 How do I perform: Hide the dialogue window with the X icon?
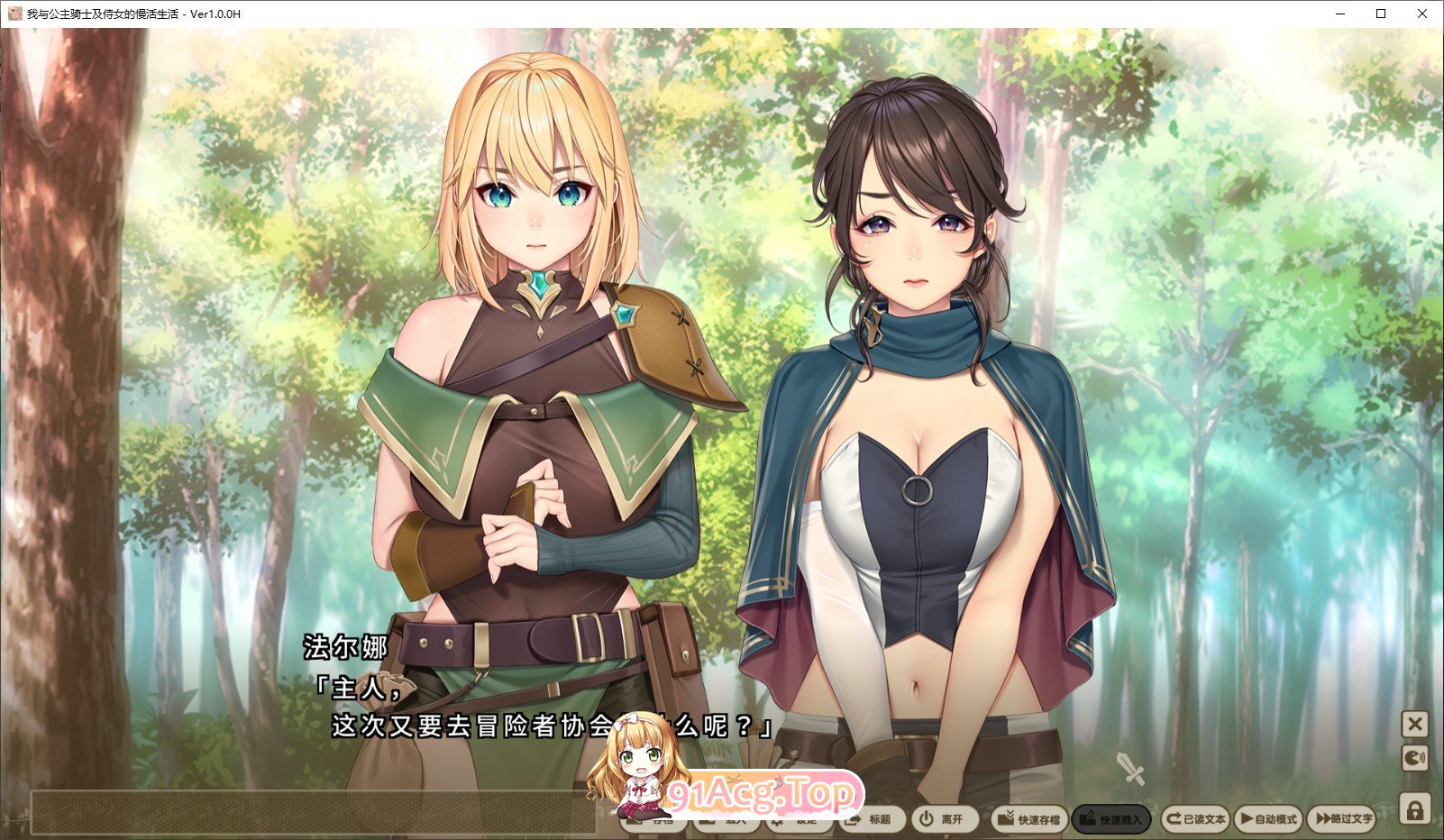(1415, 724)
